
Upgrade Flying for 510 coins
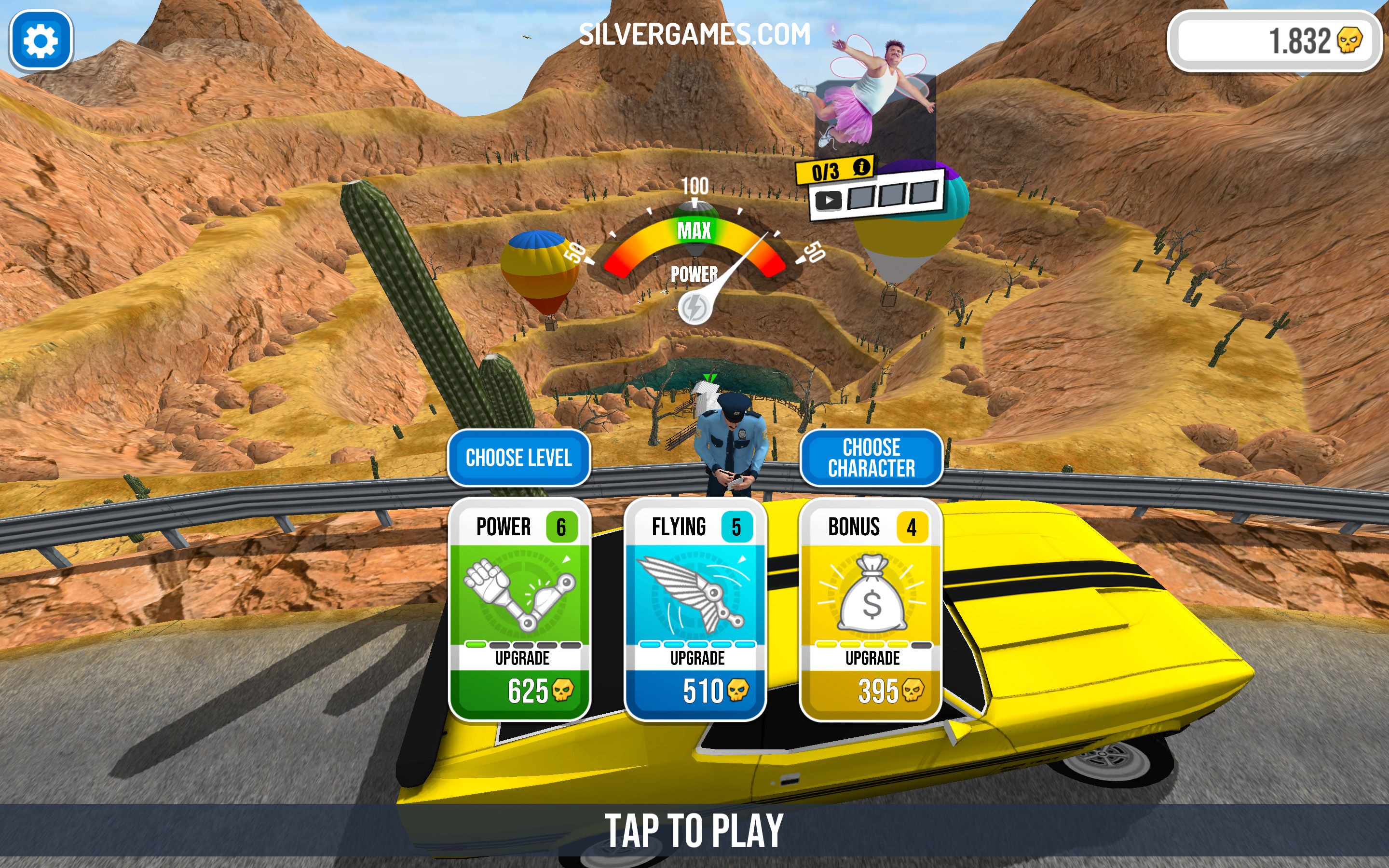coord(695,689)
